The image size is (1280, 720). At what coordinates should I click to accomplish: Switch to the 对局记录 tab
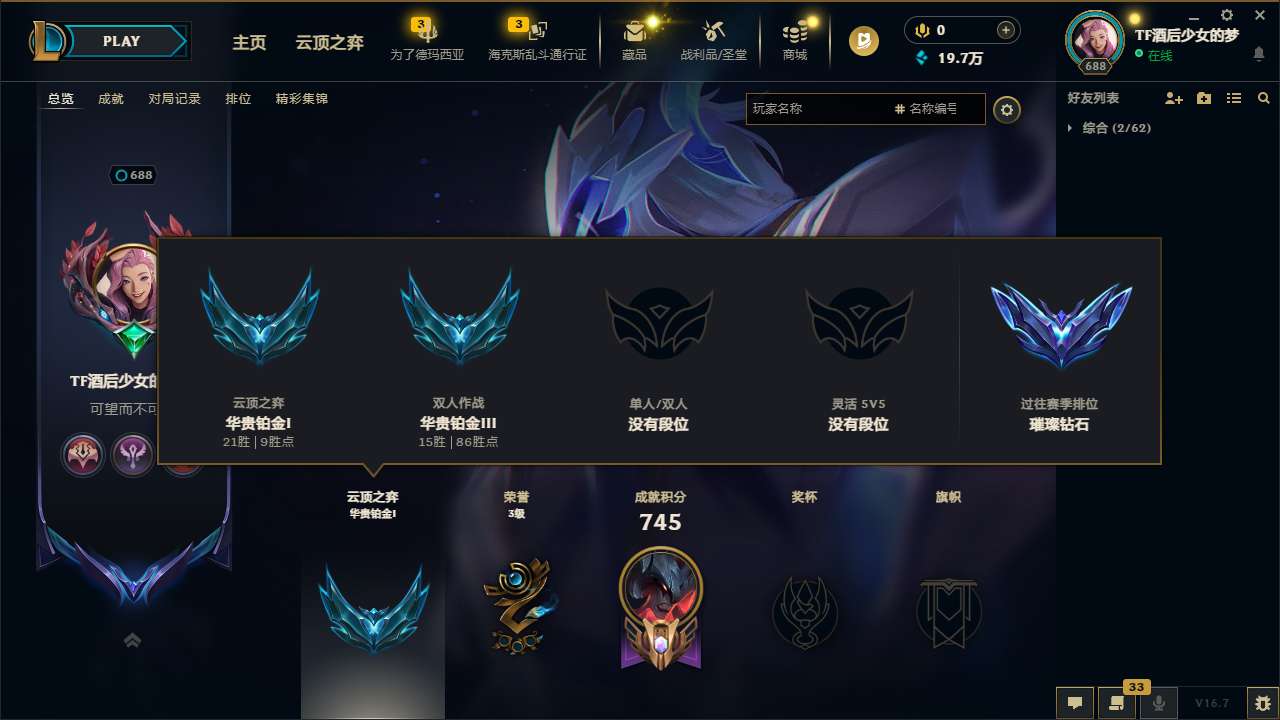tap(174, 99)
